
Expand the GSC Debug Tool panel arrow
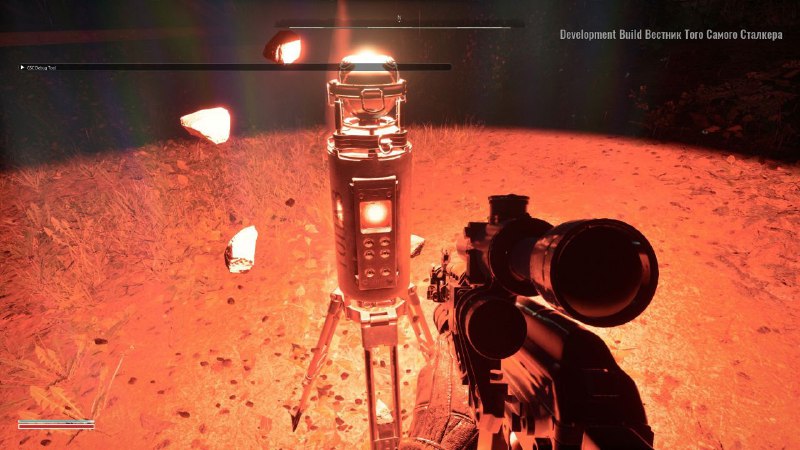(x=22, y=68)
